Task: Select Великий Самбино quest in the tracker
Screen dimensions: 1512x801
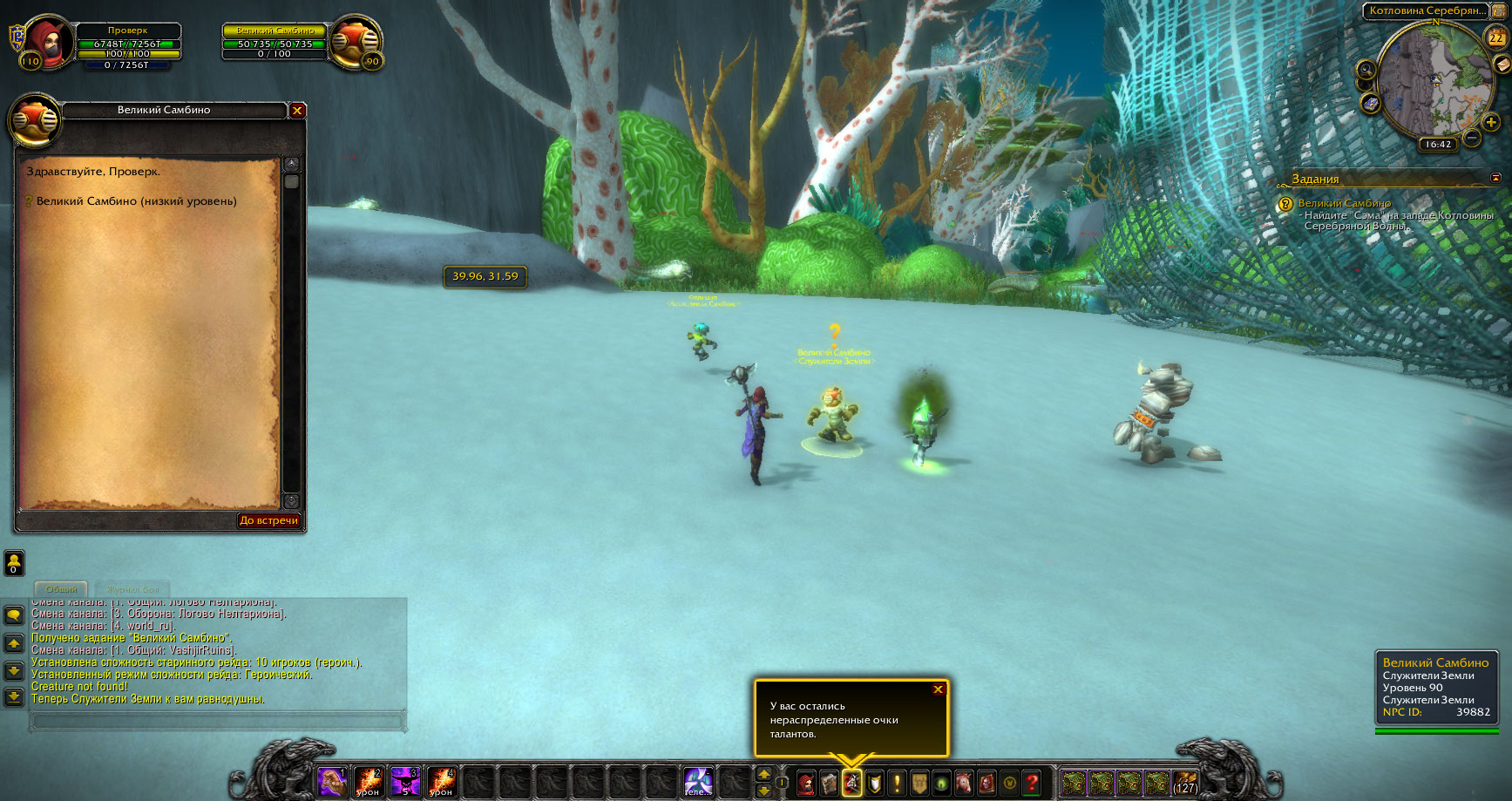Action: [1344, 203]
